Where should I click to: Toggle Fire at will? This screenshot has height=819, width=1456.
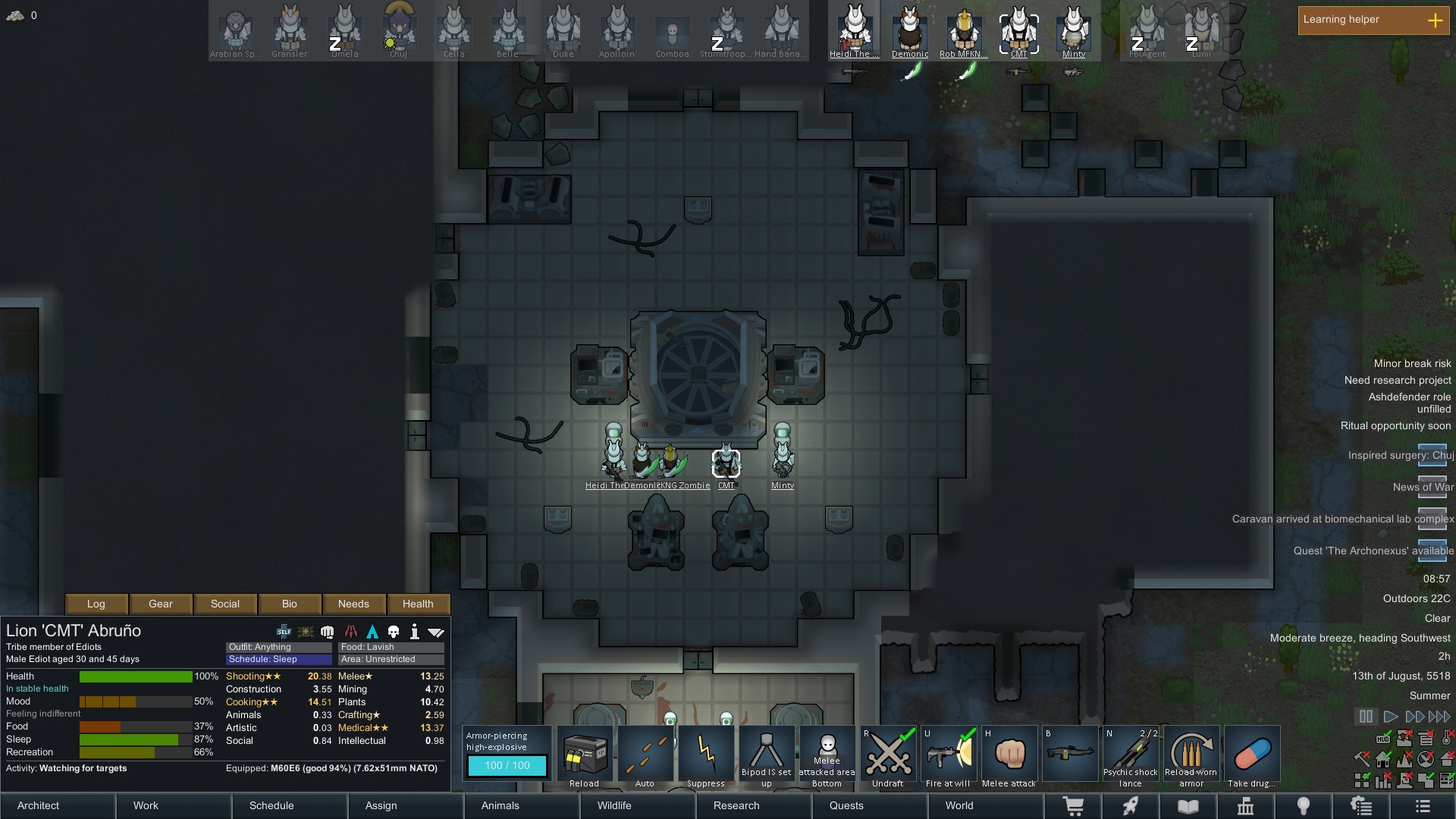[948, 756]
